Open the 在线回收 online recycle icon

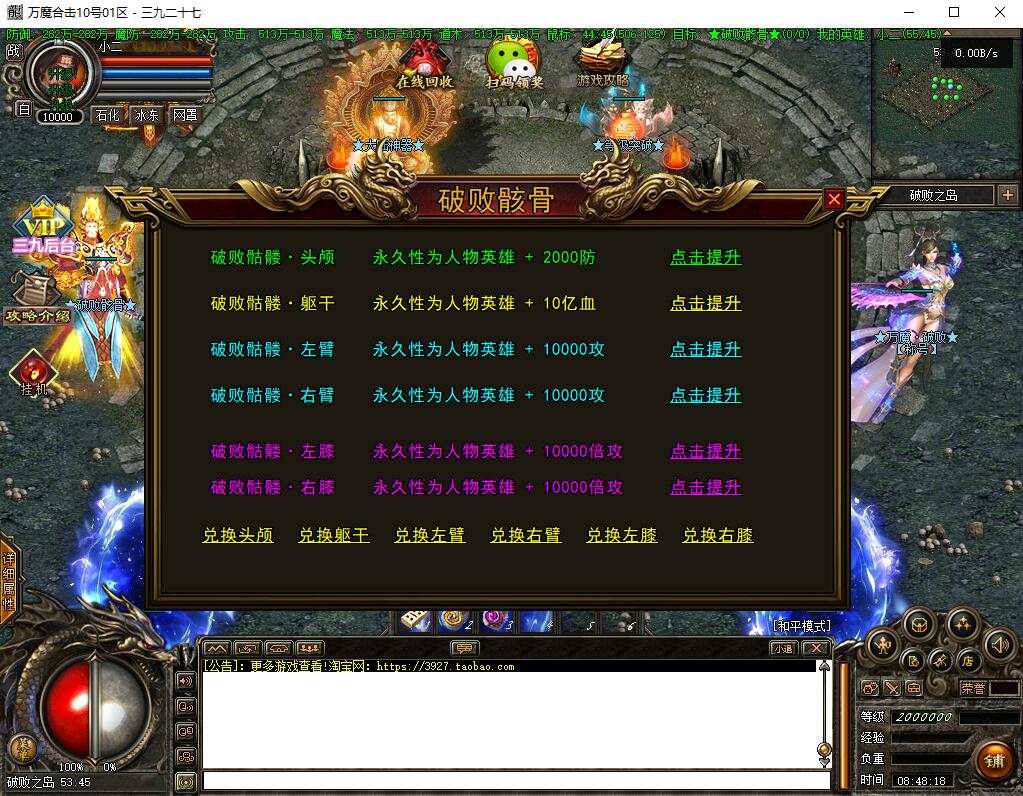[425, 64]
